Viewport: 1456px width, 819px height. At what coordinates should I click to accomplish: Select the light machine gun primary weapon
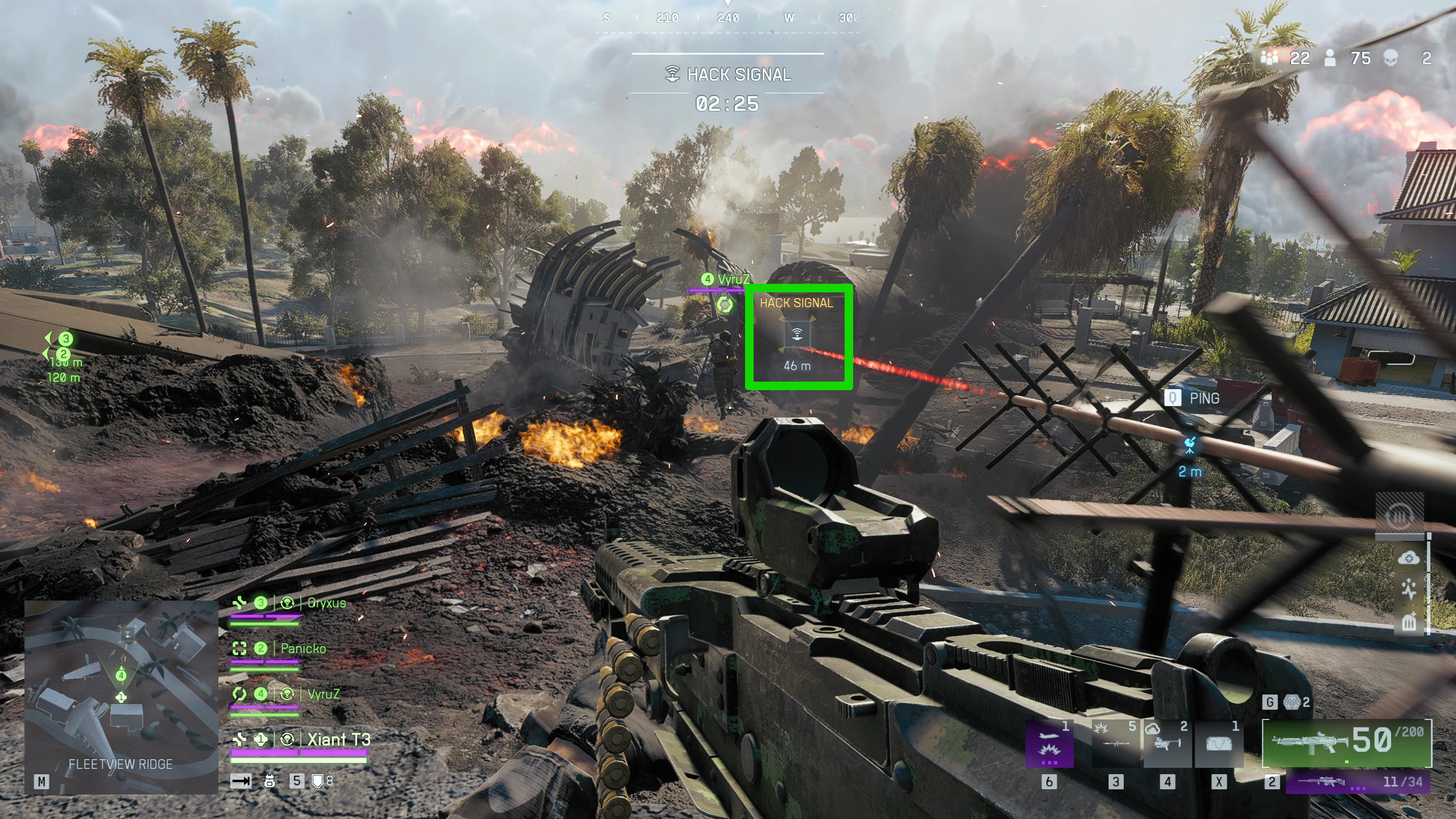(x=1346, y=743)
